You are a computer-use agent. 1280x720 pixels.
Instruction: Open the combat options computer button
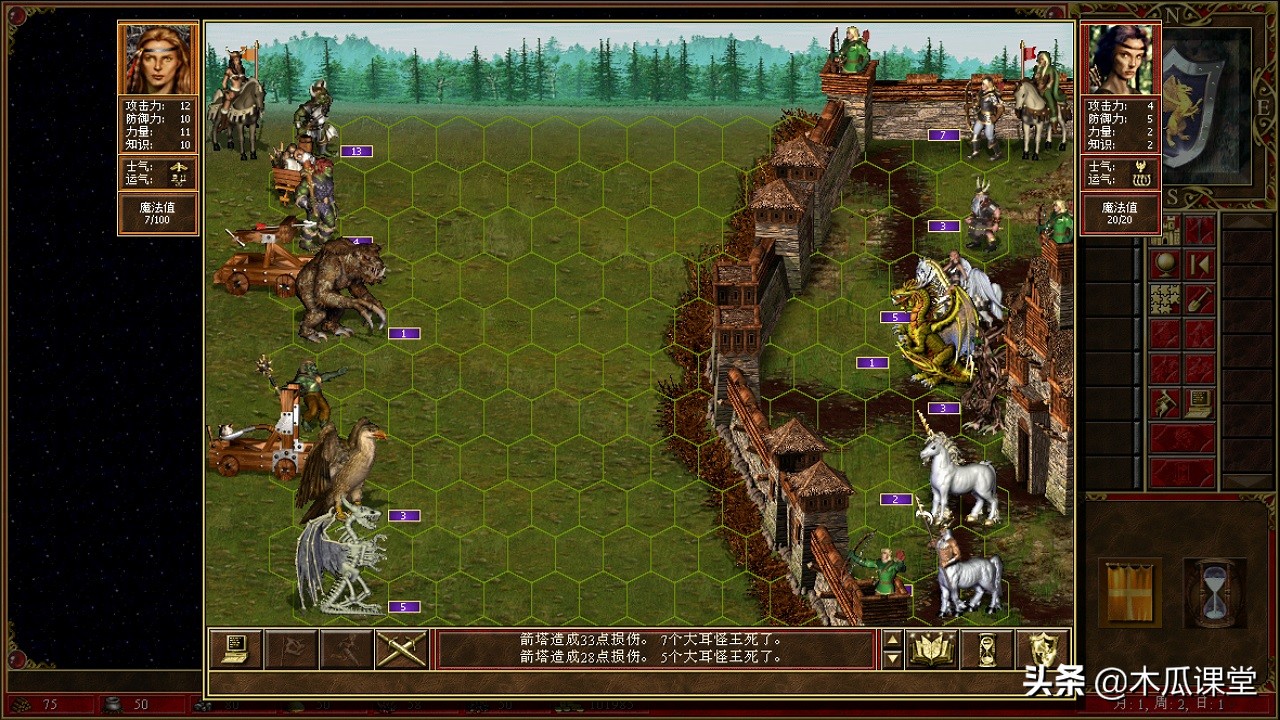pyautogui.click(x=235, y=649)
